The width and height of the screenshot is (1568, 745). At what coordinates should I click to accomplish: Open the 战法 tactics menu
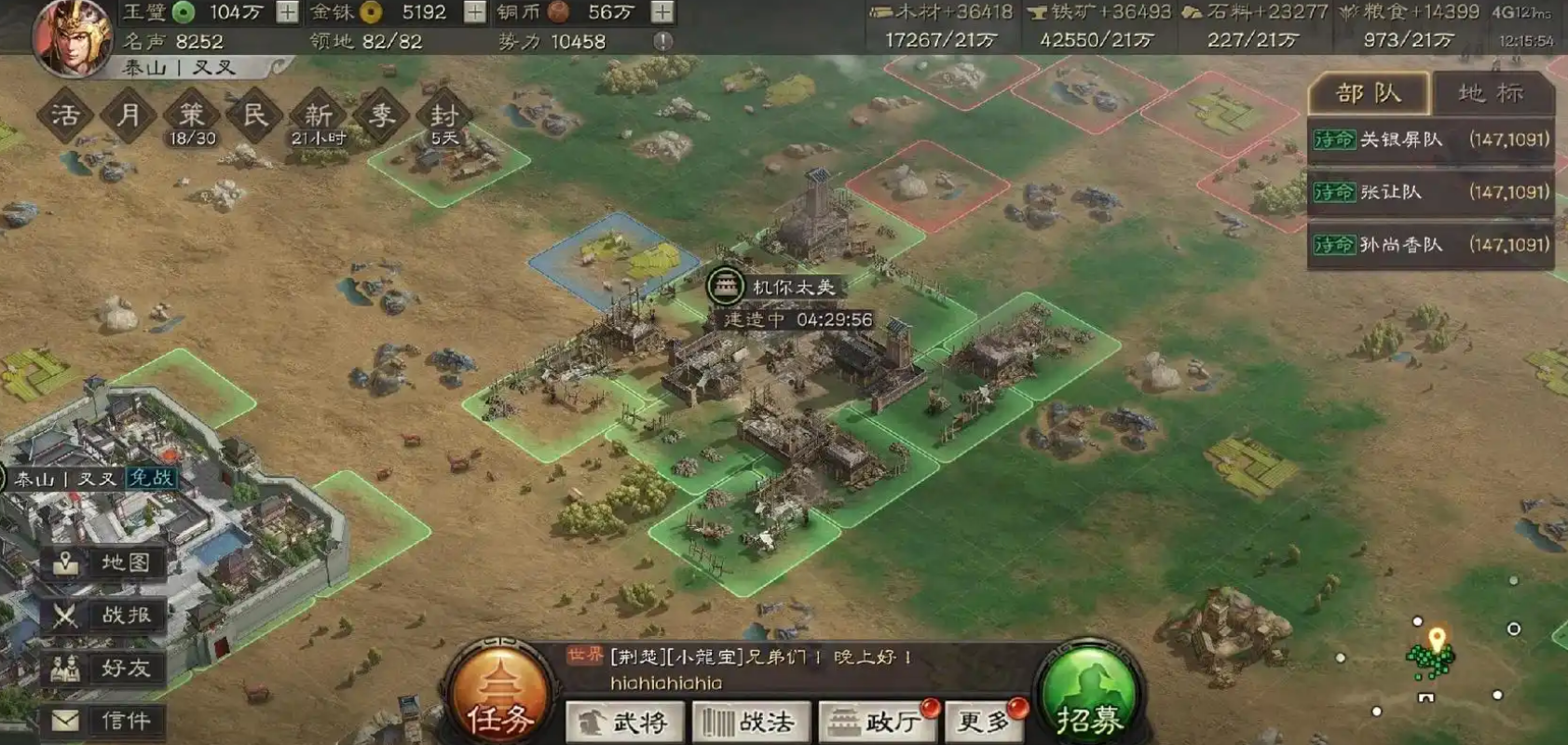coord(750,722)
